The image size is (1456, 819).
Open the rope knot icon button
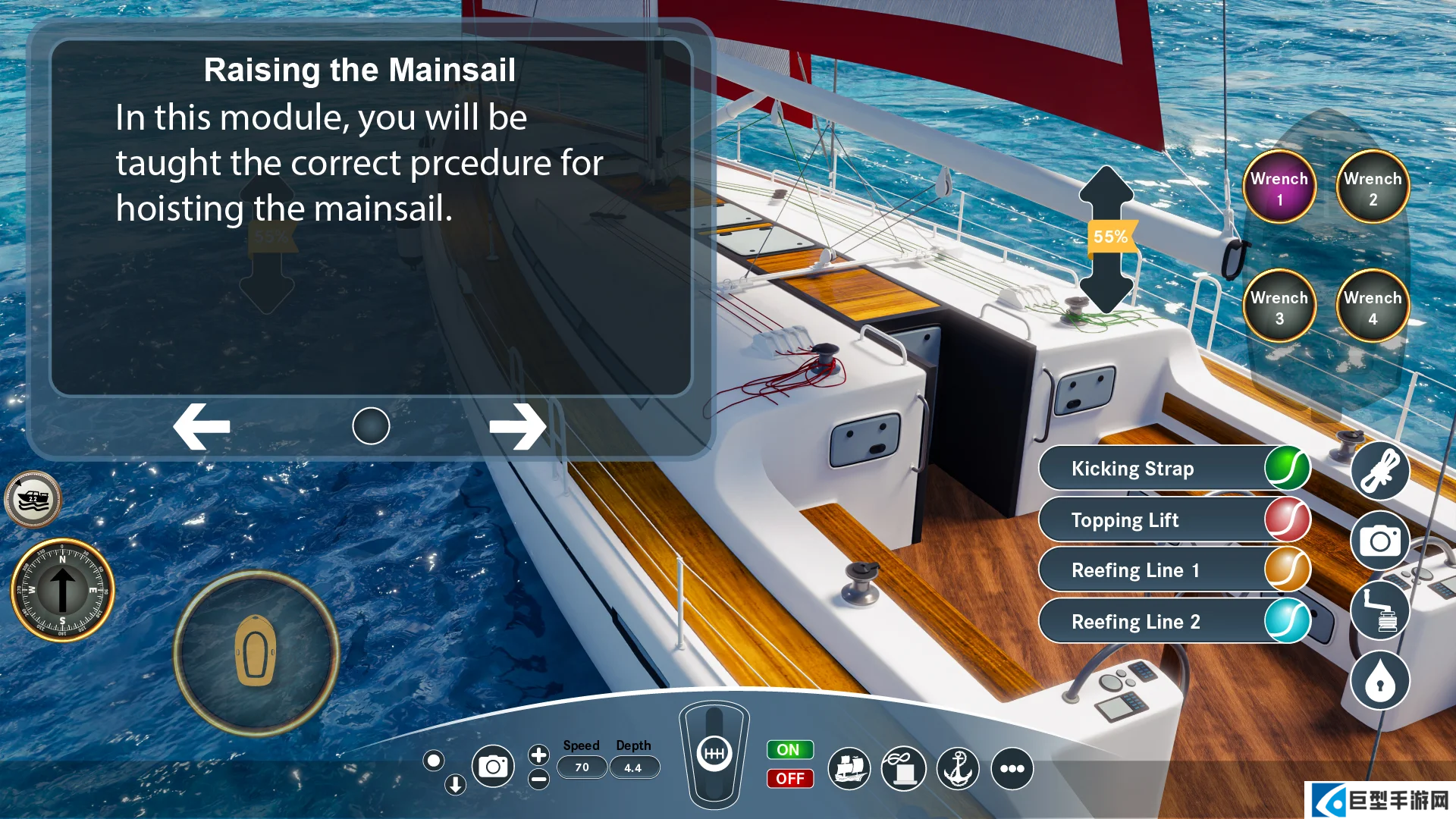pyautogui.click(x=1380, y=472)
